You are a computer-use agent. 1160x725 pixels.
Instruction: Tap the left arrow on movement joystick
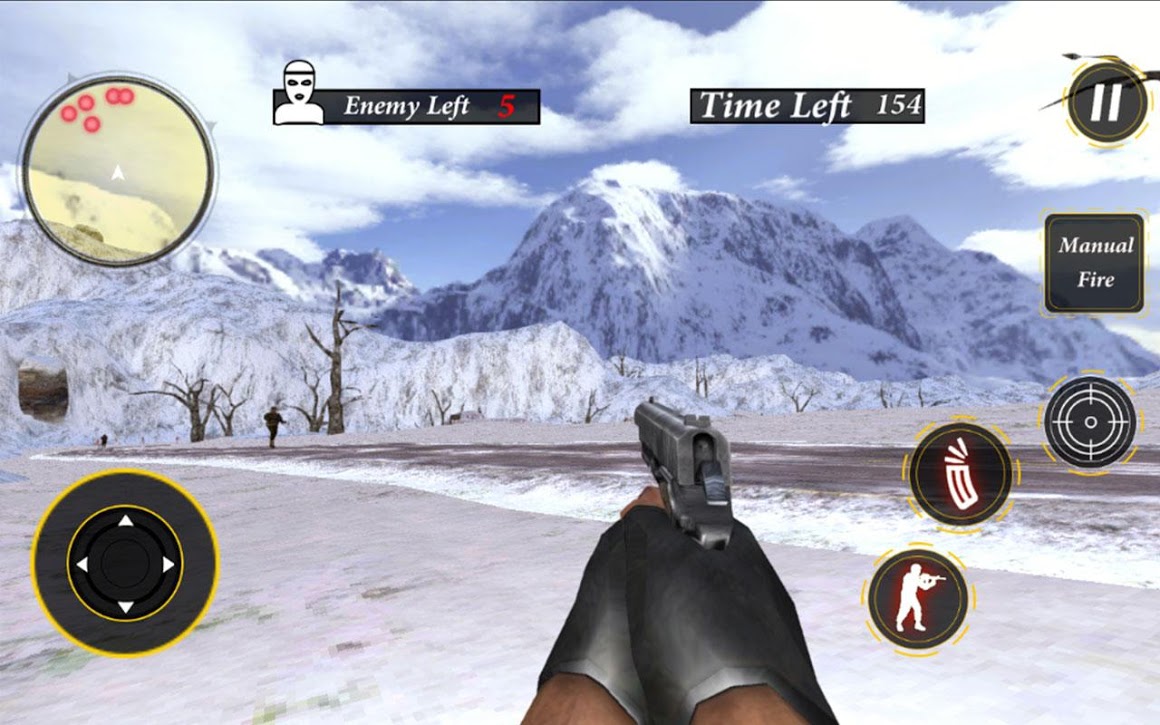pyautogui.click(x=82, y=565)
